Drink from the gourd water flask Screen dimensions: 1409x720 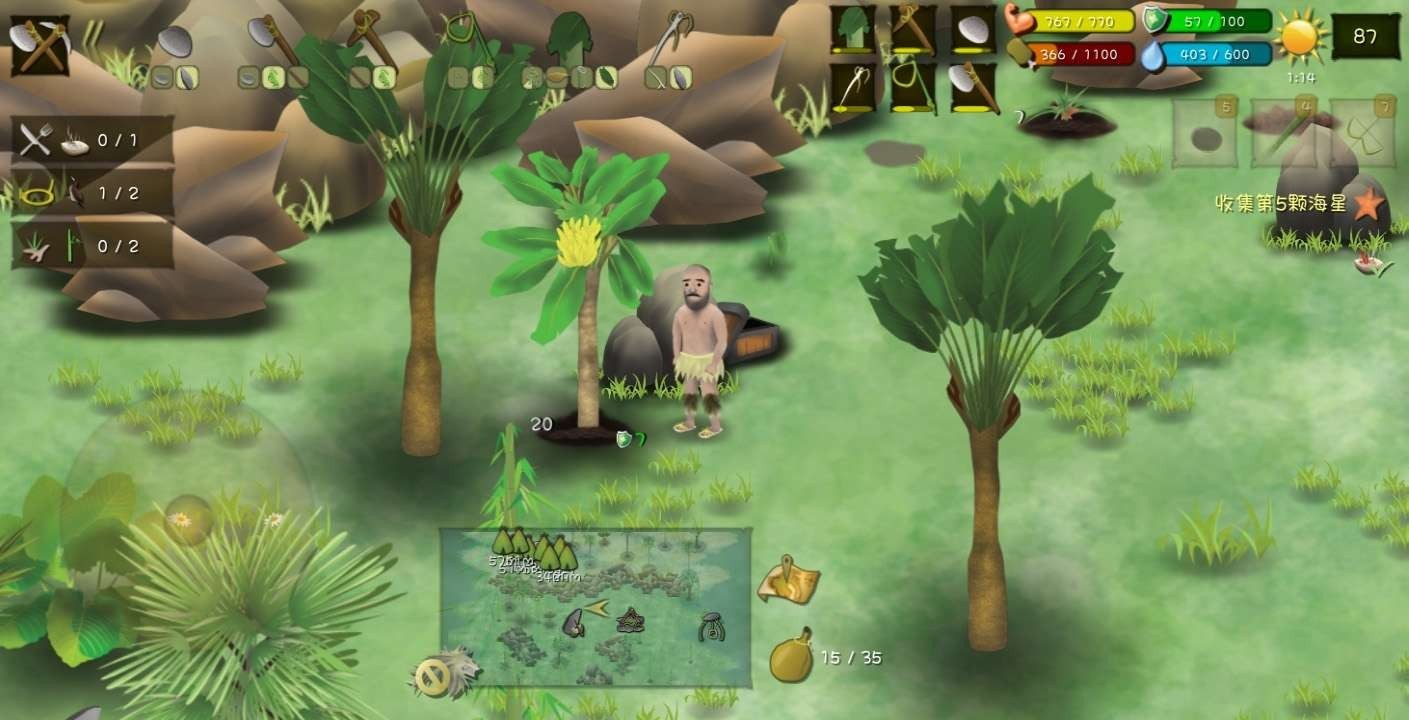point(790,658)
